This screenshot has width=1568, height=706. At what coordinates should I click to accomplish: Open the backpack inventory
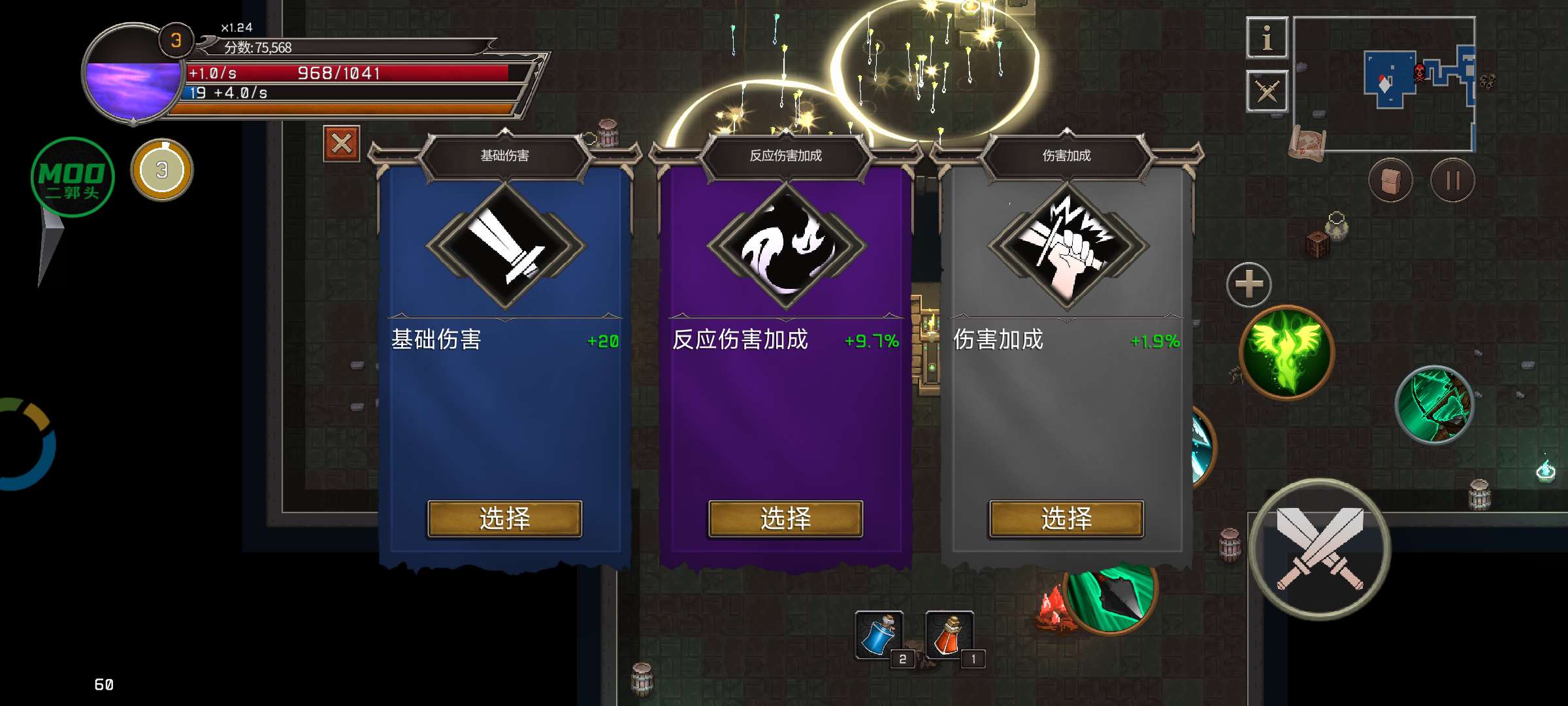point(1390,180)
